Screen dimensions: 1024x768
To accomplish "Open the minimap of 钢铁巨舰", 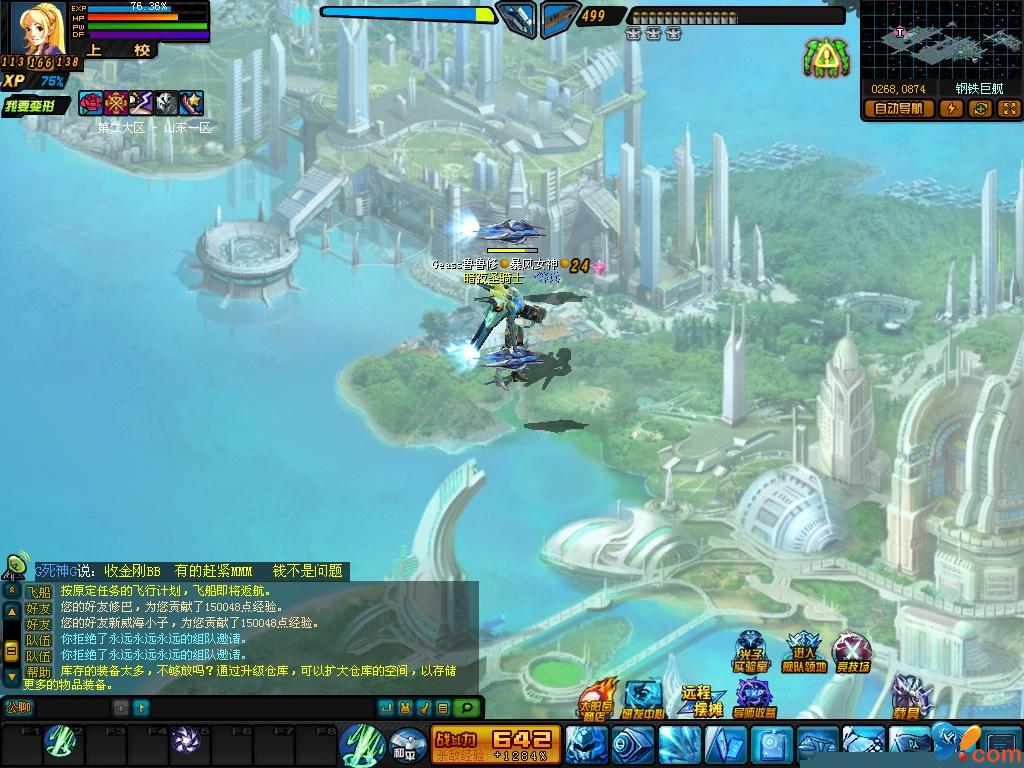I will coord(940,40).
